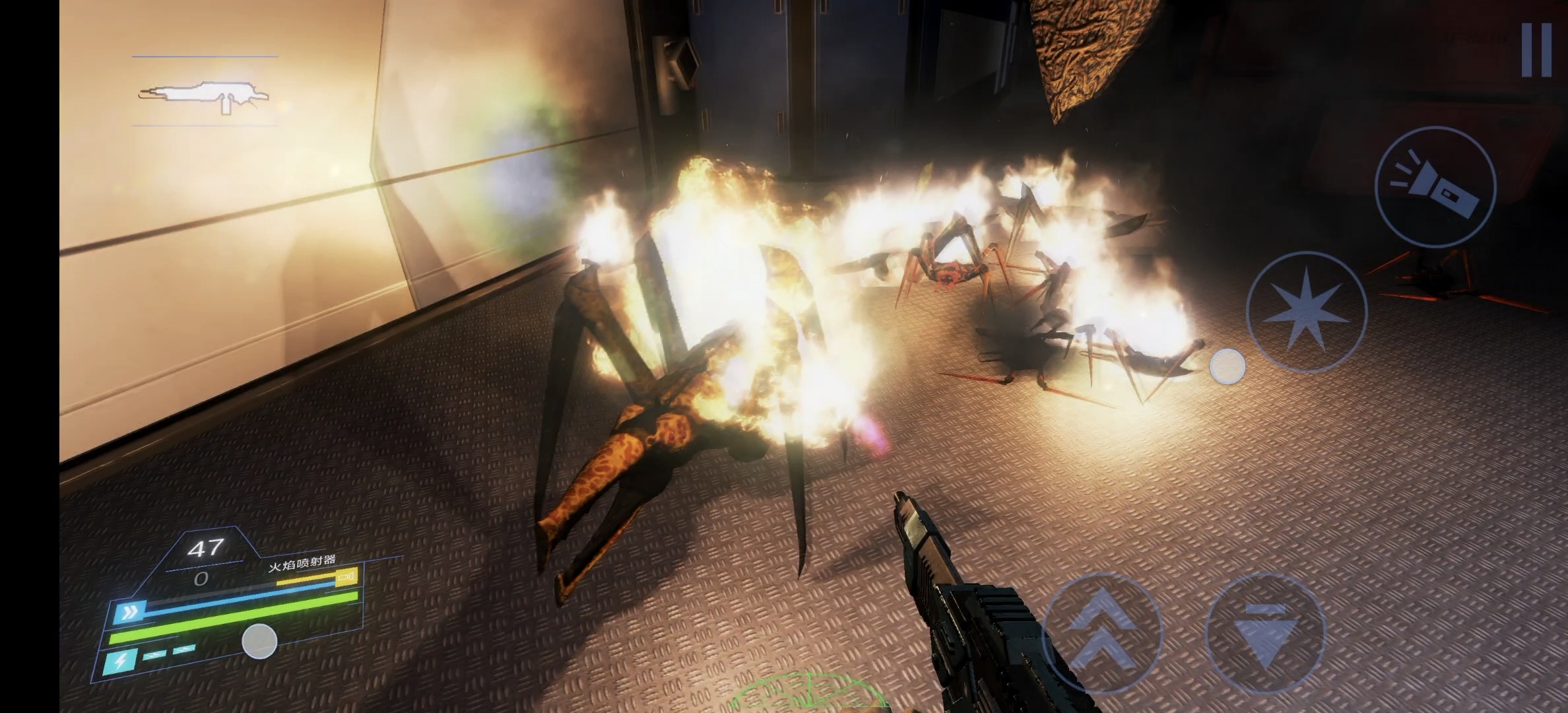Tap the starburst fire button
The width and height of the screenshot is (1568, 713).
(1306, 312)
